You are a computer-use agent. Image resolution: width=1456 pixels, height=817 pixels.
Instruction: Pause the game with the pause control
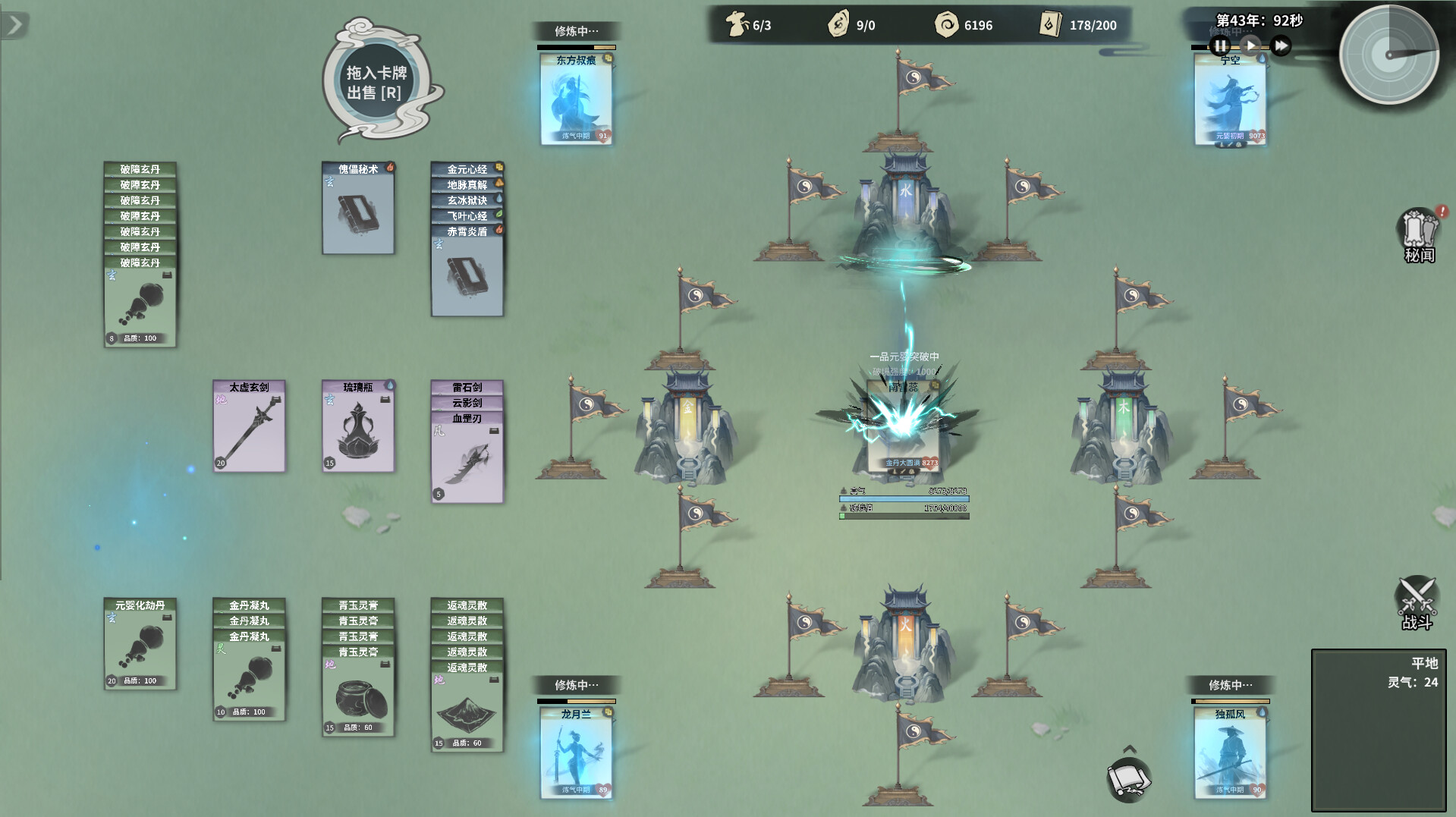tap(1221, 46)
